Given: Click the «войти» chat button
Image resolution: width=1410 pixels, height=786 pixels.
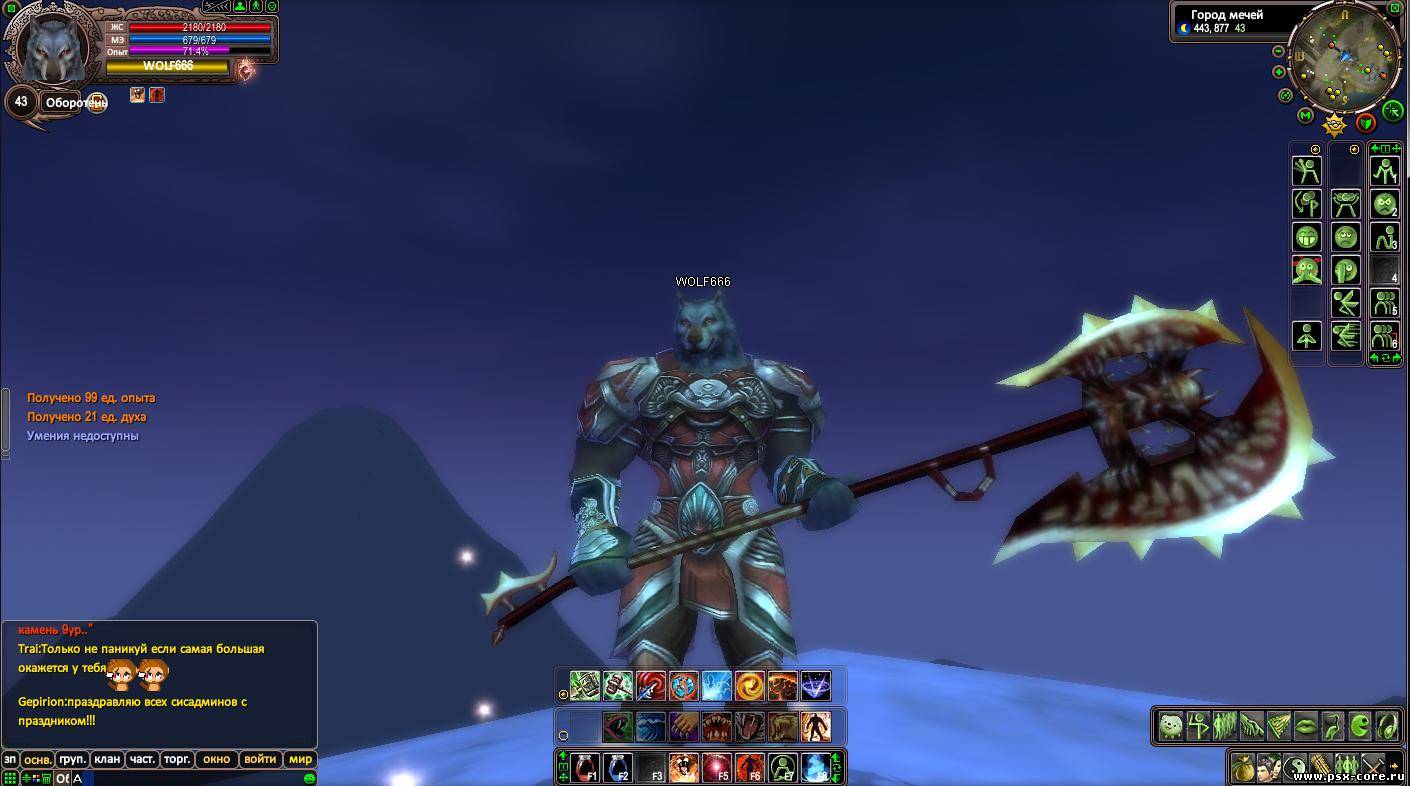Looking at the screenshot, I should (x=259, y=759).
